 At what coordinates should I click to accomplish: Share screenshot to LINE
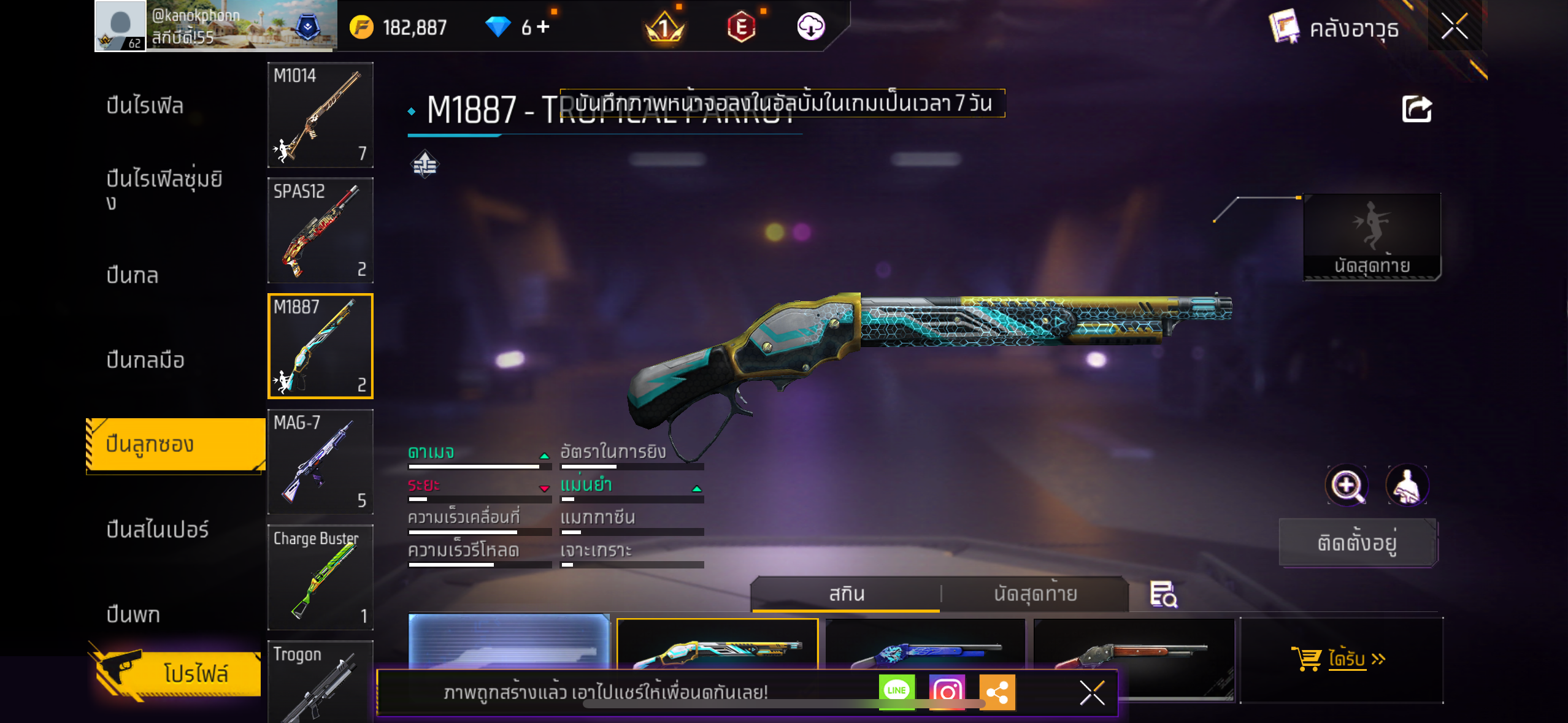[896, 691]
